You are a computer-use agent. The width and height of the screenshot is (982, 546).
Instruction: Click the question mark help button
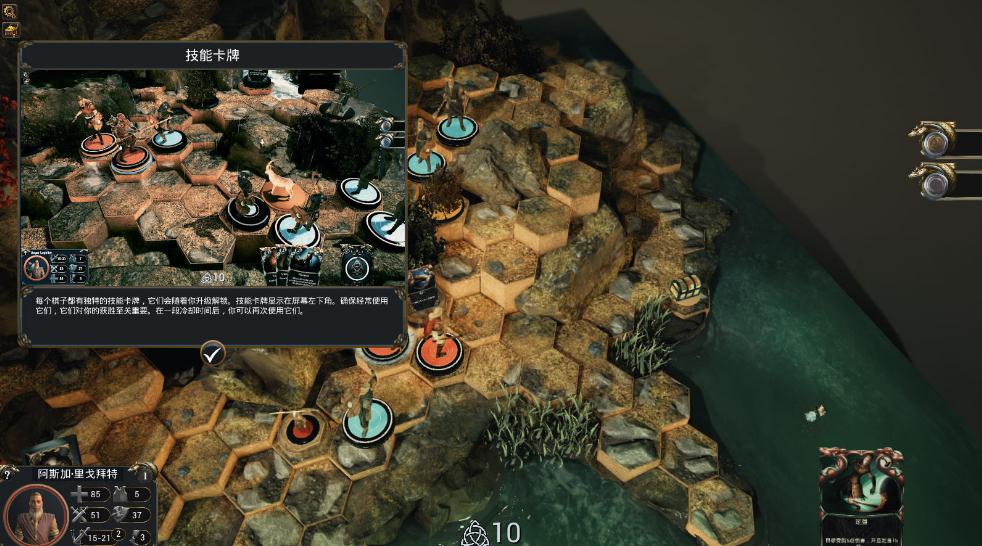pyautogui.click(x=7, y=474)
